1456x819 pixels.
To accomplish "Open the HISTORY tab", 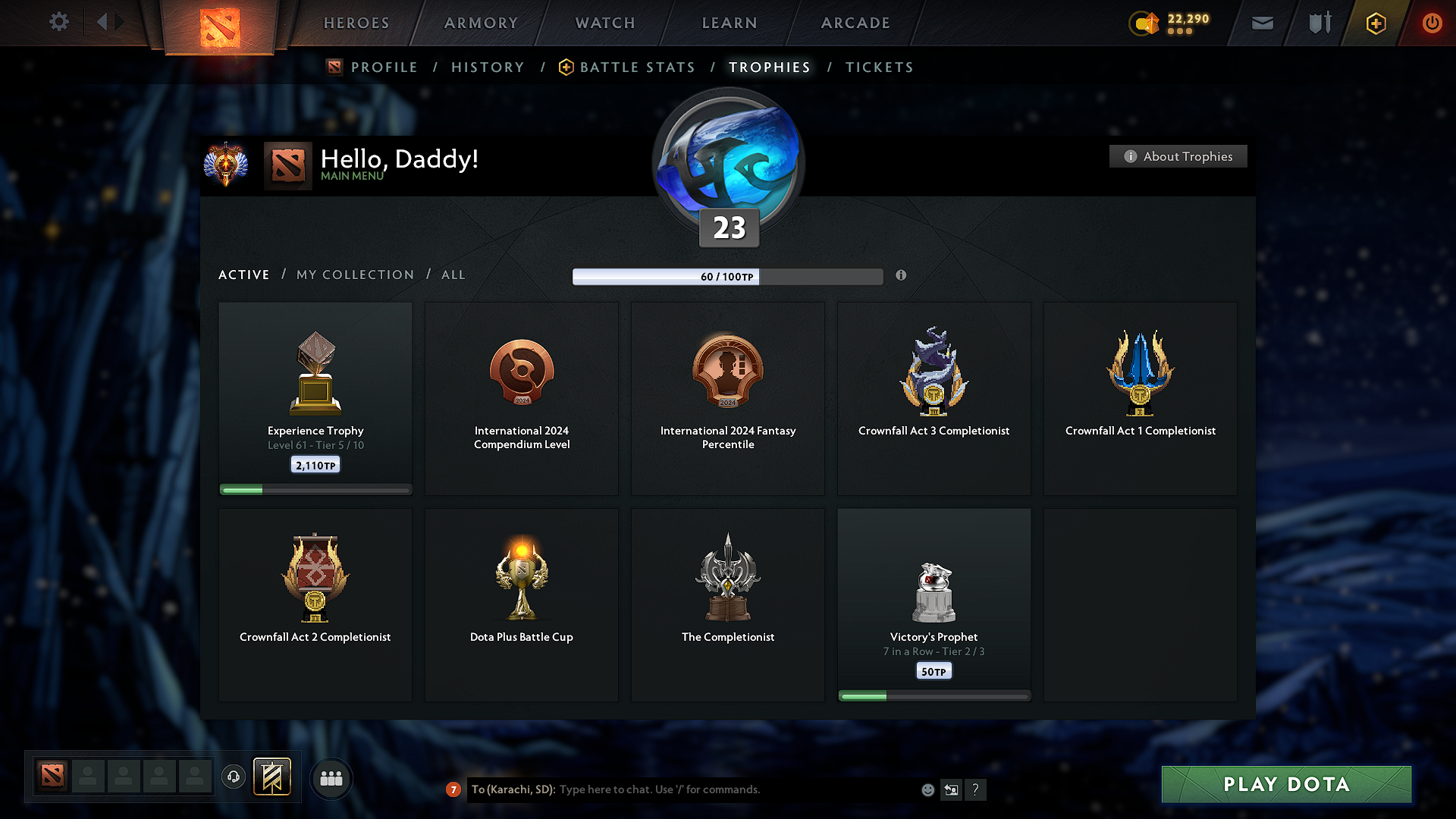I will coord(488,67).
